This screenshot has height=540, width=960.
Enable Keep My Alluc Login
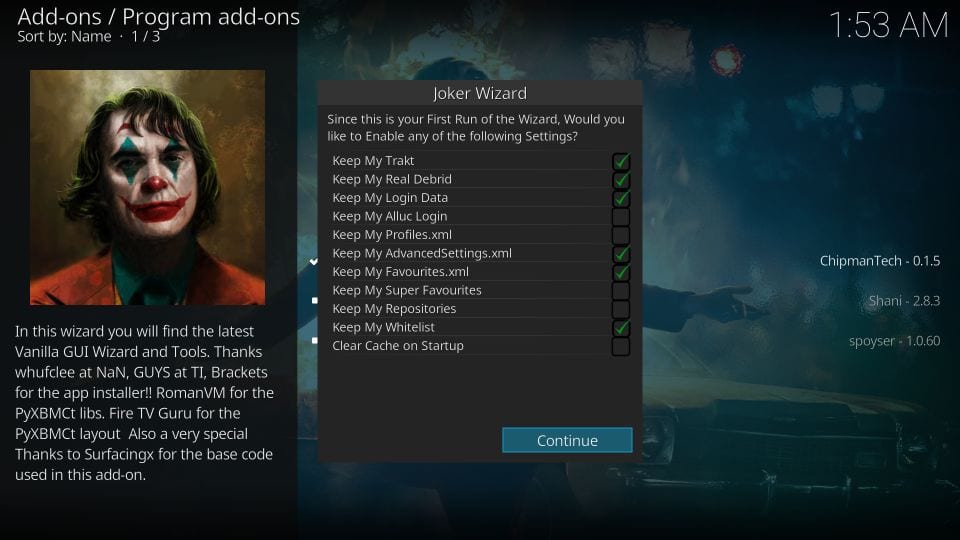click(x=620, y=217)
